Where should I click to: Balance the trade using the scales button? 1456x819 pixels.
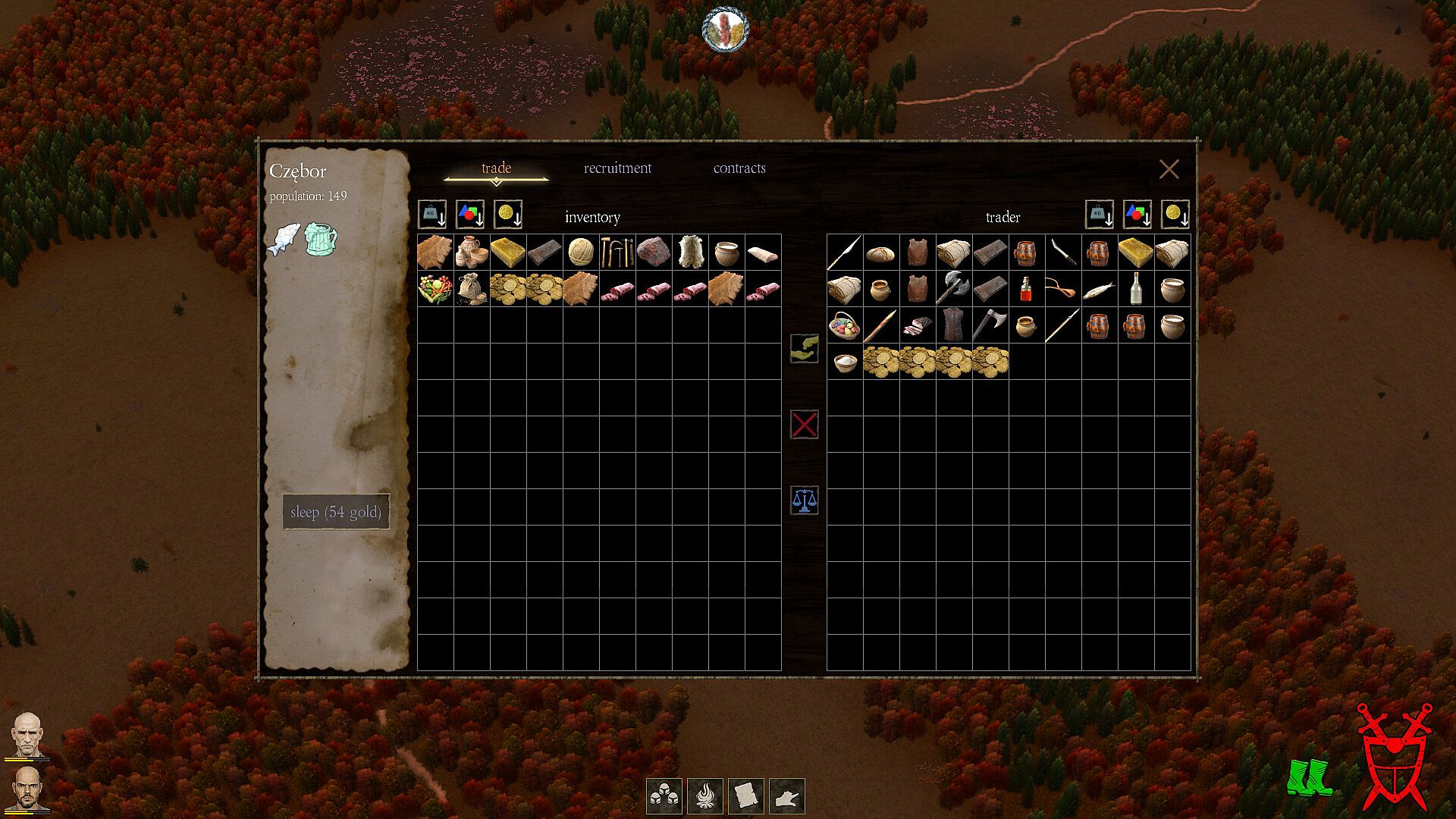(x=804, y=500)
